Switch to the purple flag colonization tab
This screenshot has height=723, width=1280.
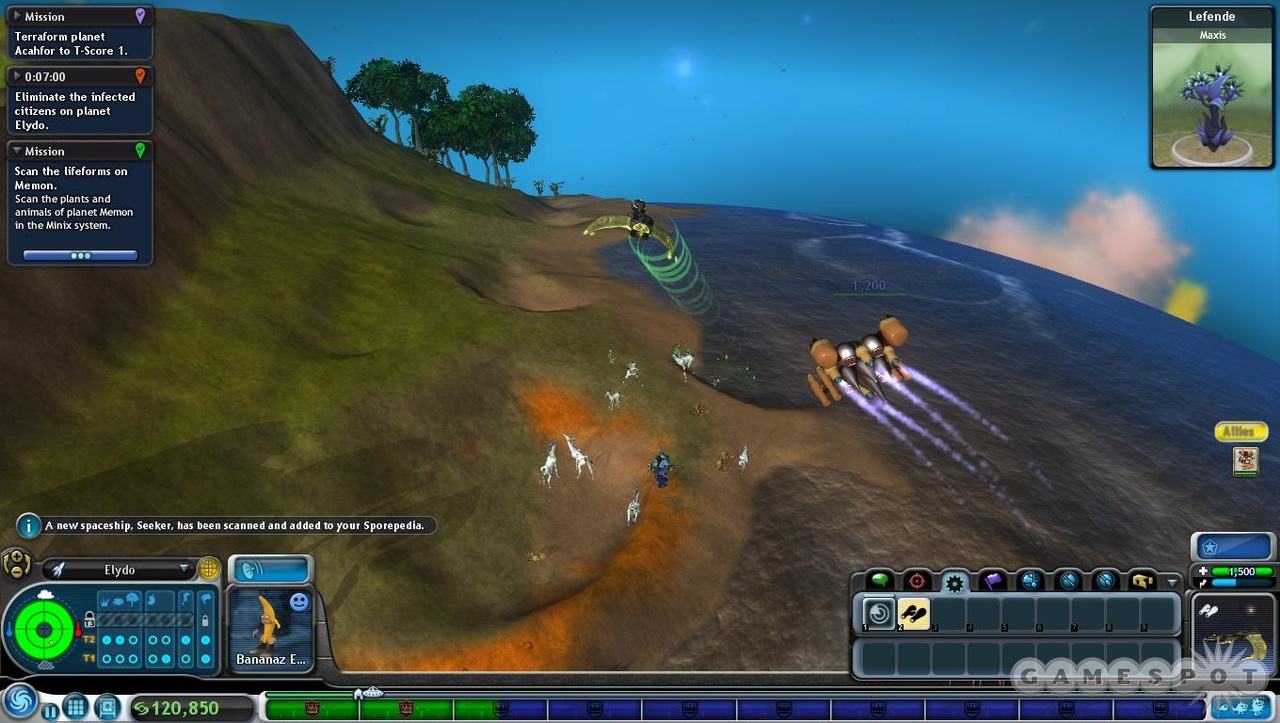(992, 581)
